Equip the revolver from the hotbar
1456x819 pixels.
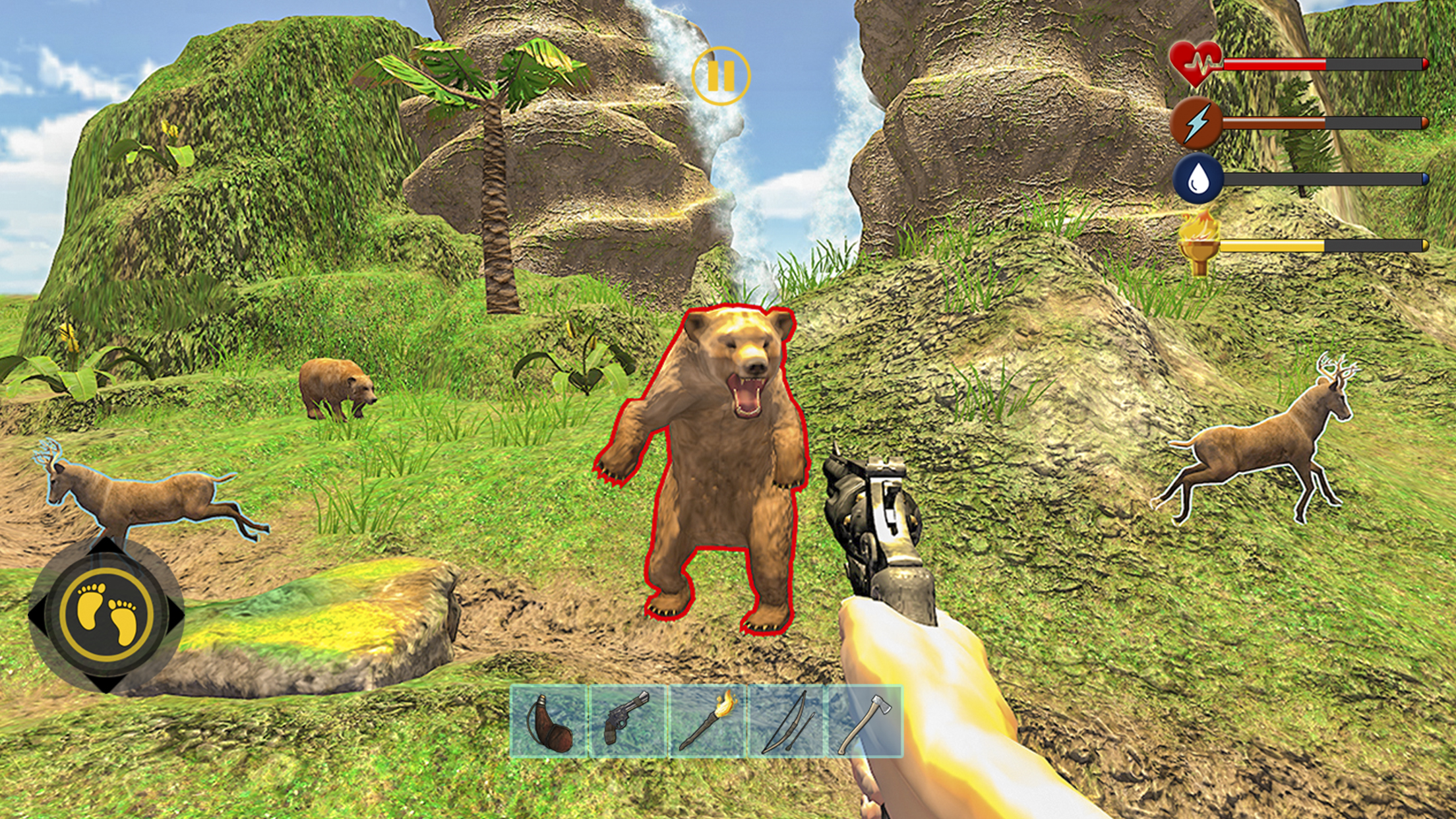pos(628,721)
